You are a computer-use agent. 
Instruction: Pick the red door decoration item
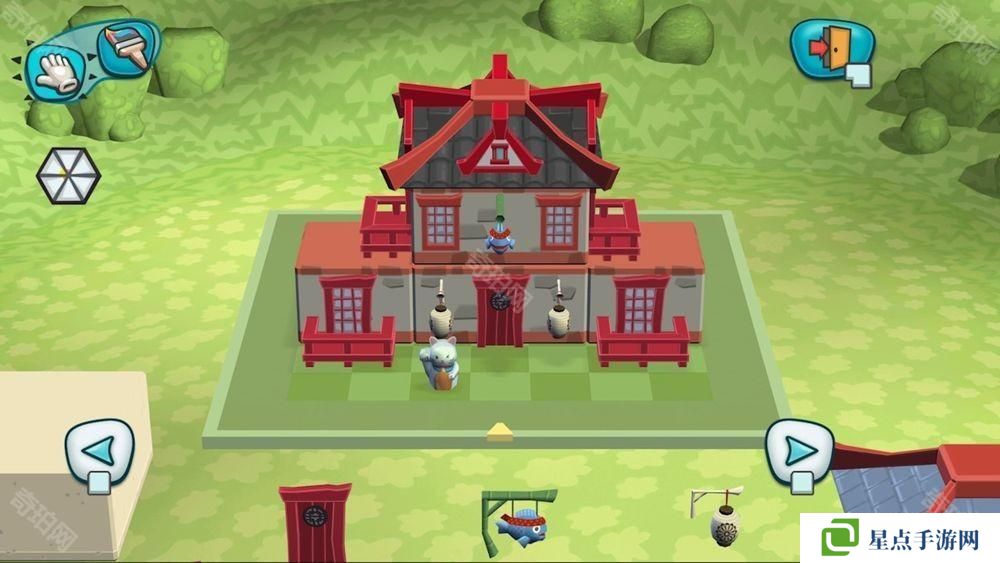pyautogui.click(x=316, y=520)
